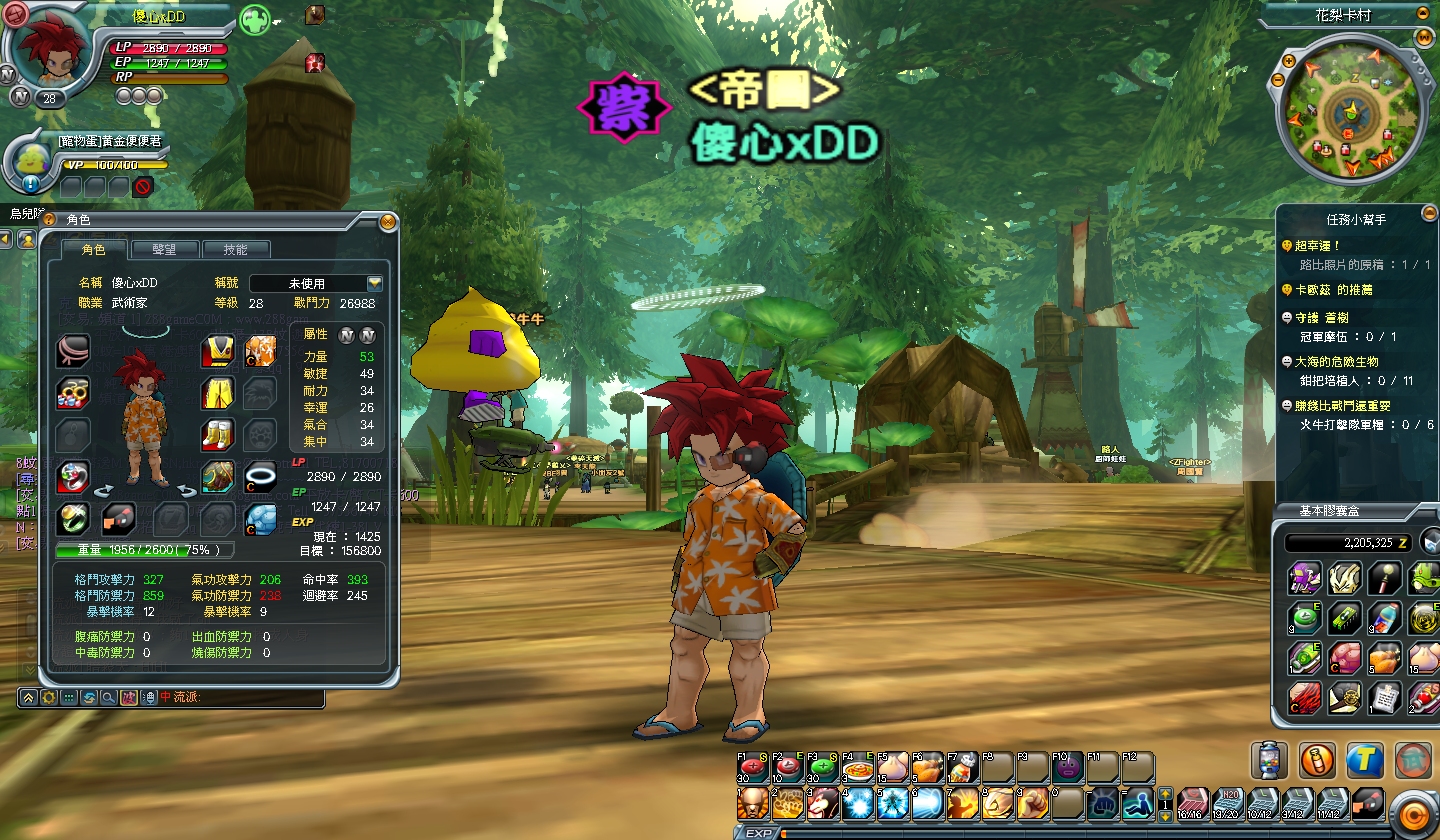Select the angel halo accessory slot
Screen dimensions: 1440x840
(x=260, y=476)
